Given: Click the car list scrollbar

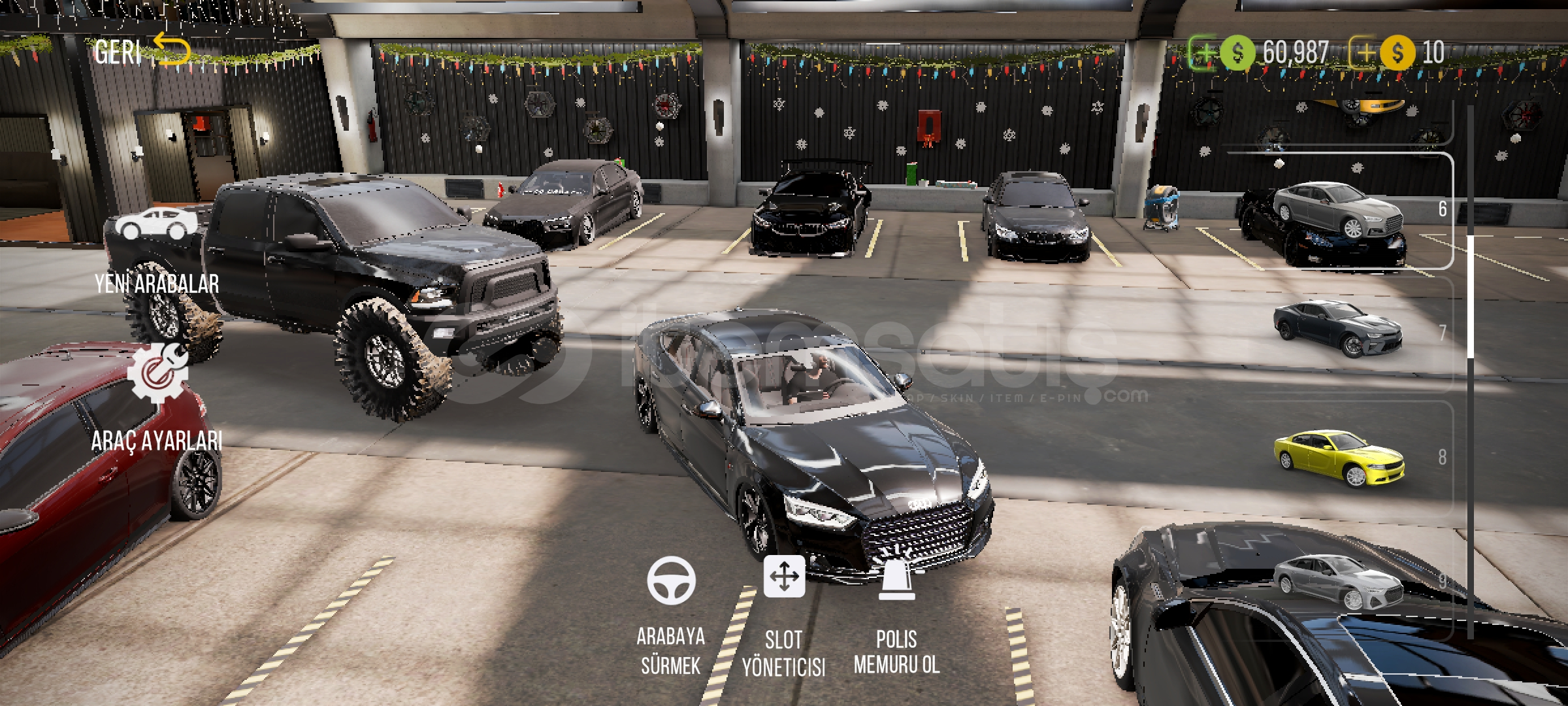Looking at the screenshot, I should click(1470, 297).
